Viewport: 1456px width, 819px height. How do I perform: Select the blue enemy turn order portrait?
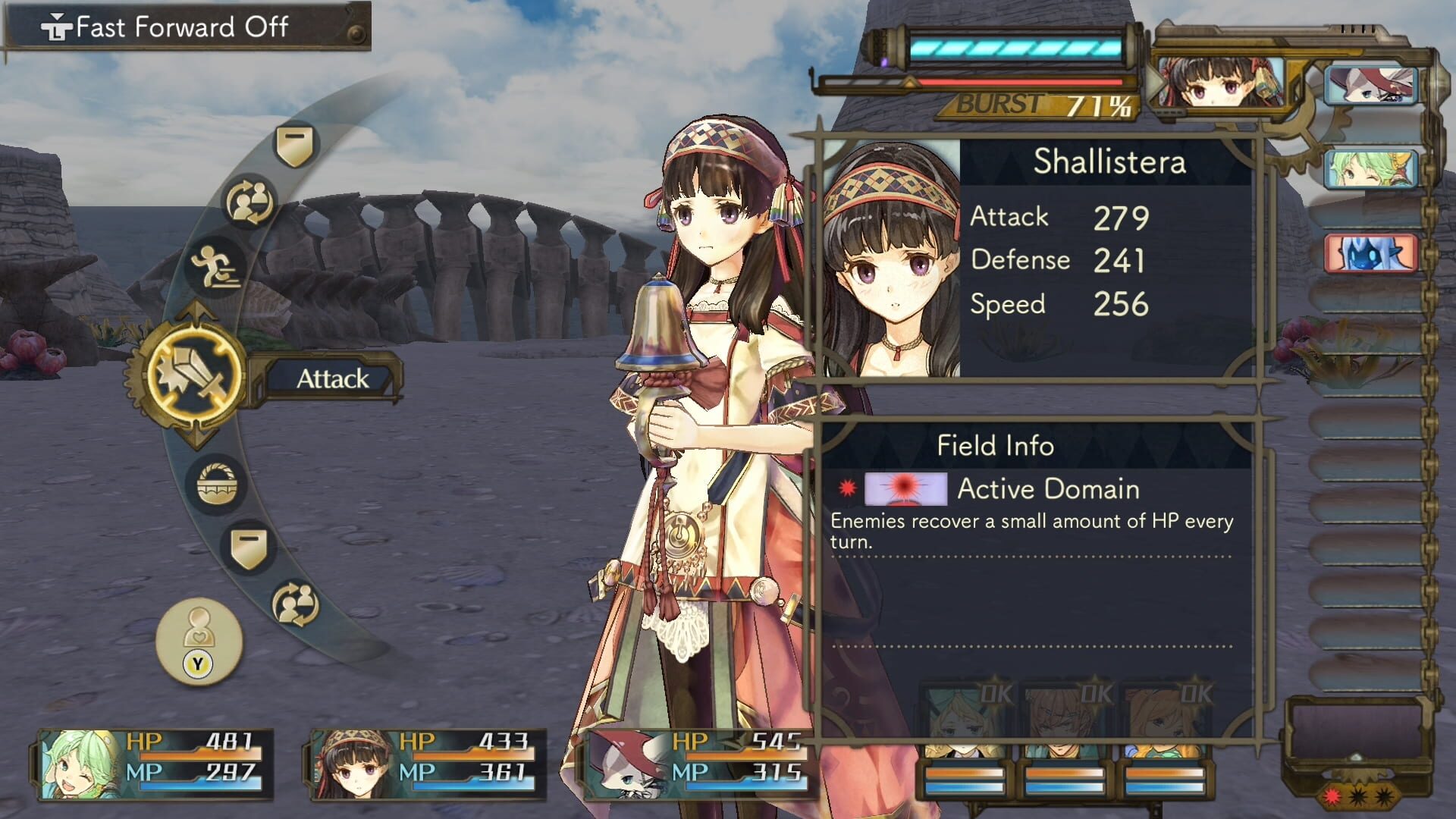(x=1371, y=253)
